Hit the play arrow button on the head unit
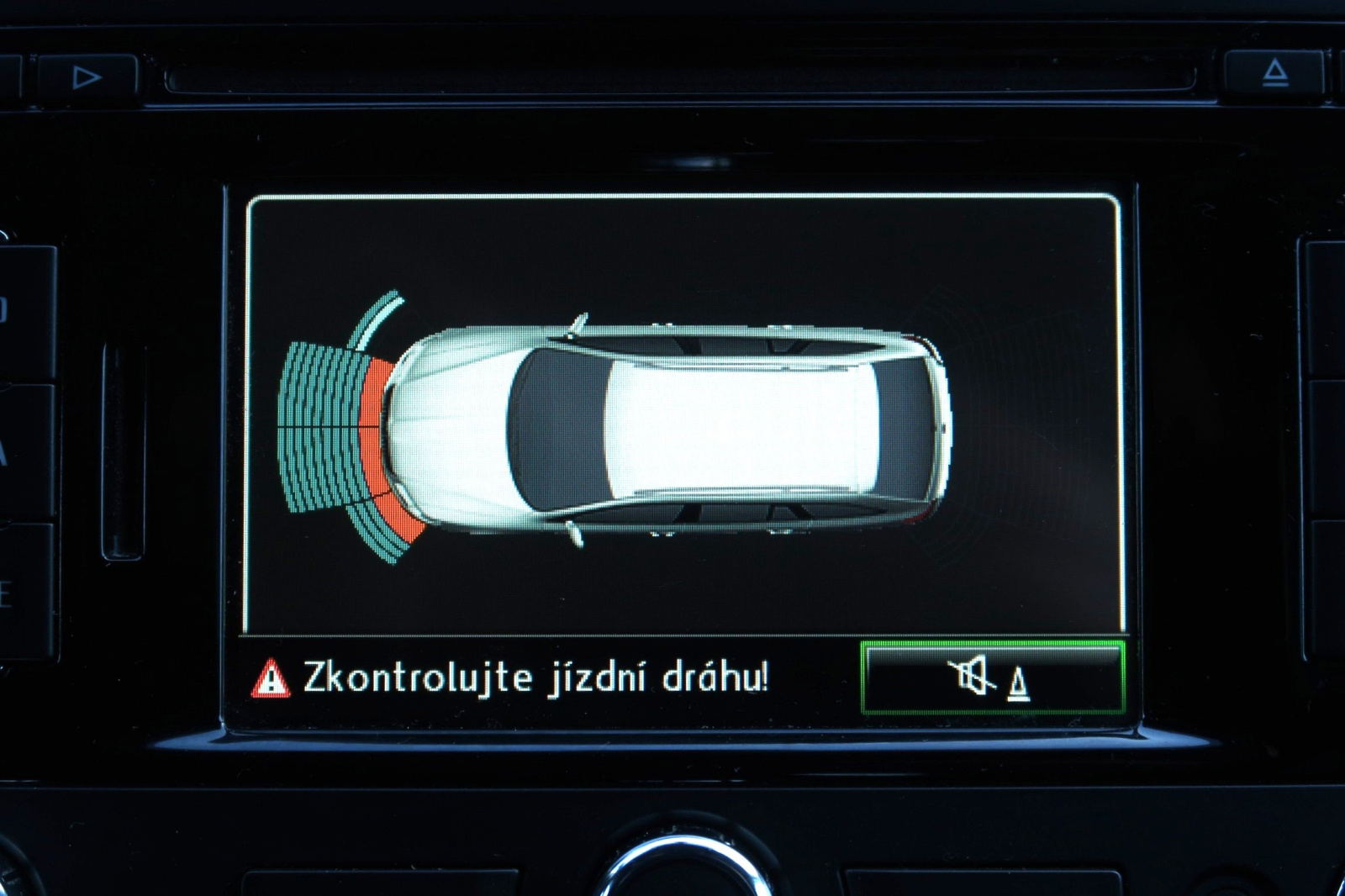The width and height of the screenshot is (1345, 896). coord(86,78)
